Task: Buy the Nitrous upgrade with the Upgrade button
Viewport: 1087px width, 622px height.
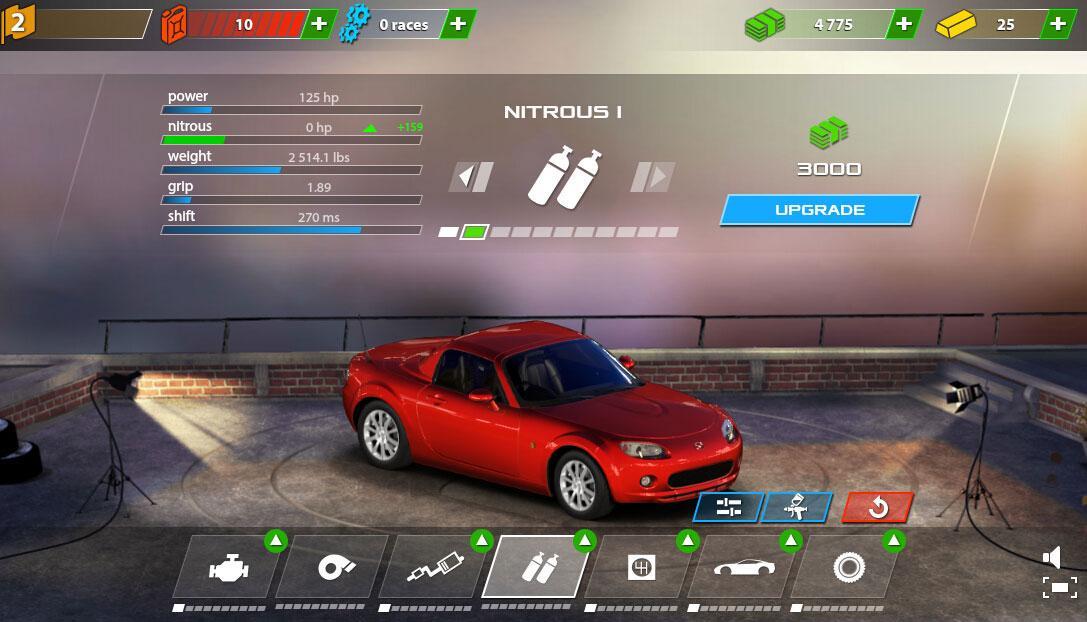Action: 819,210
